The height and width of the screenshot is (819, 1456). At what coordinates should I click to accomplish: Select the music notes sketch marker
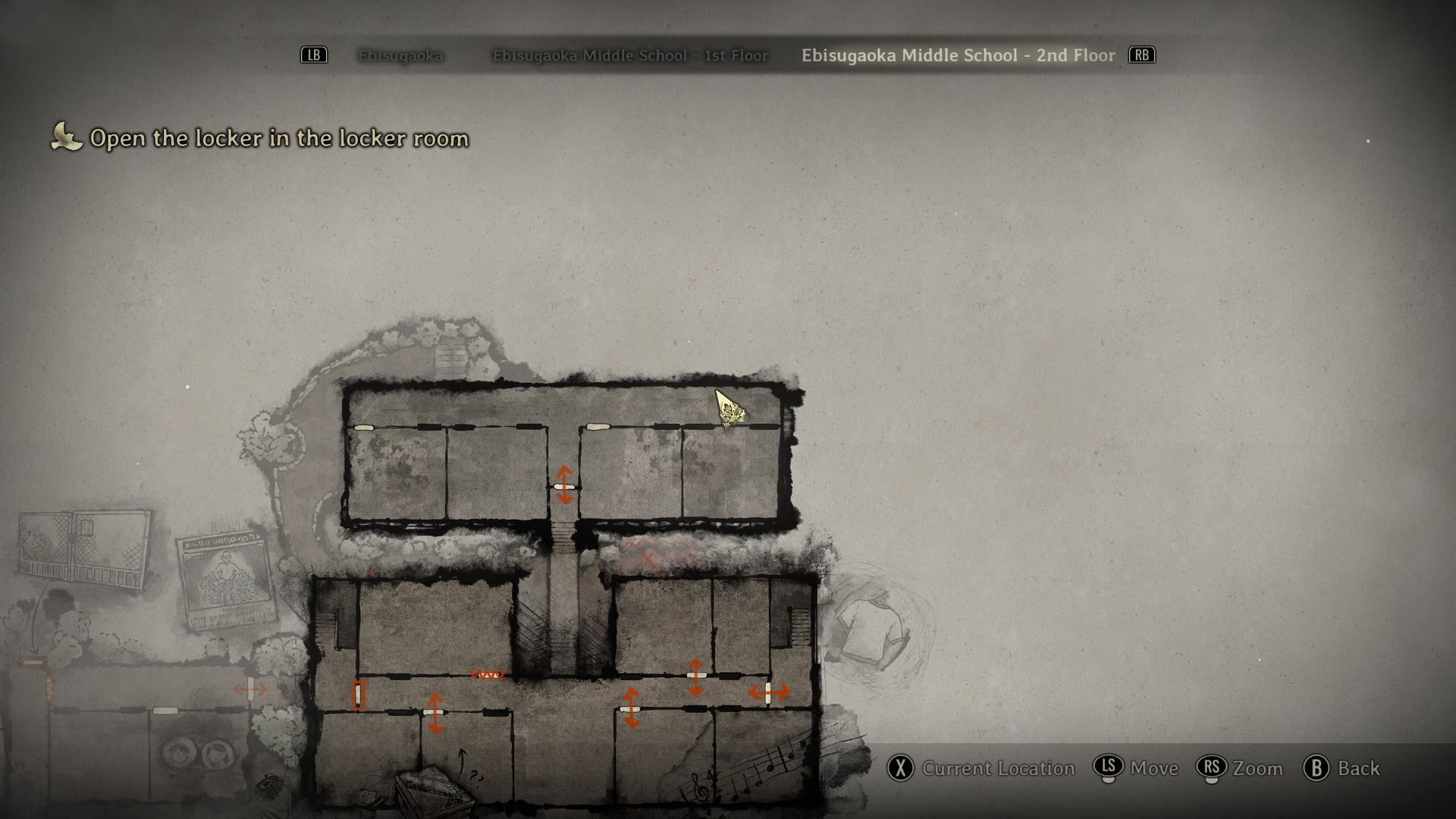pyautogui.click(x=766, y=767)
